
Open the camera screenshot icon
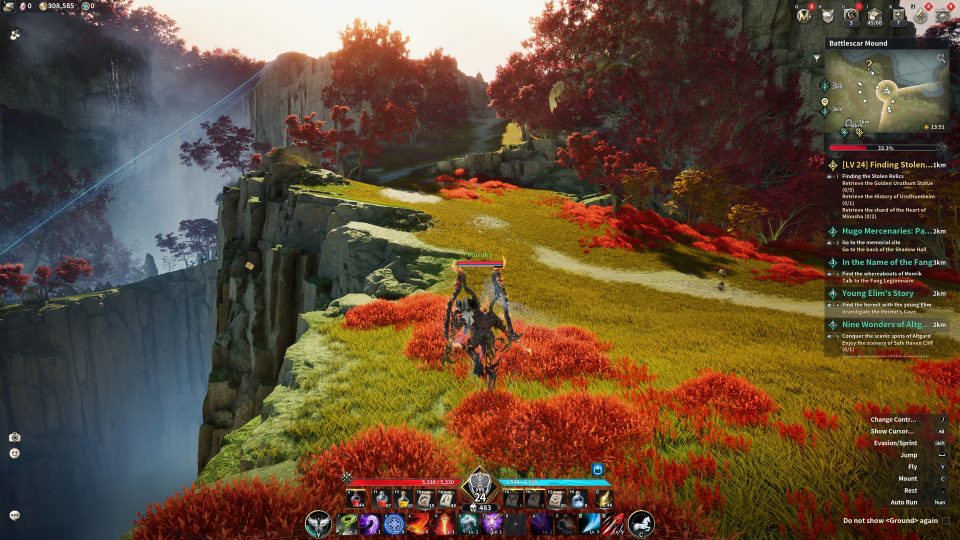tap(15, 437)
